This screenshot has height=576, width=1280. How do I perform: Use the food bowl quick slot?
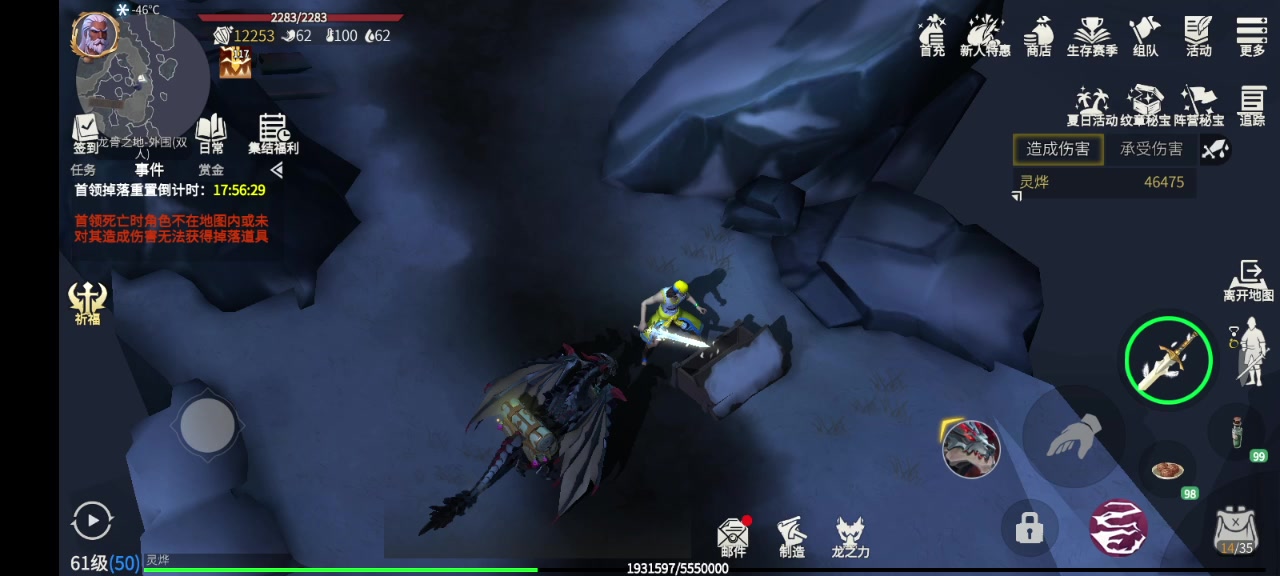[x=1165, y=469]
